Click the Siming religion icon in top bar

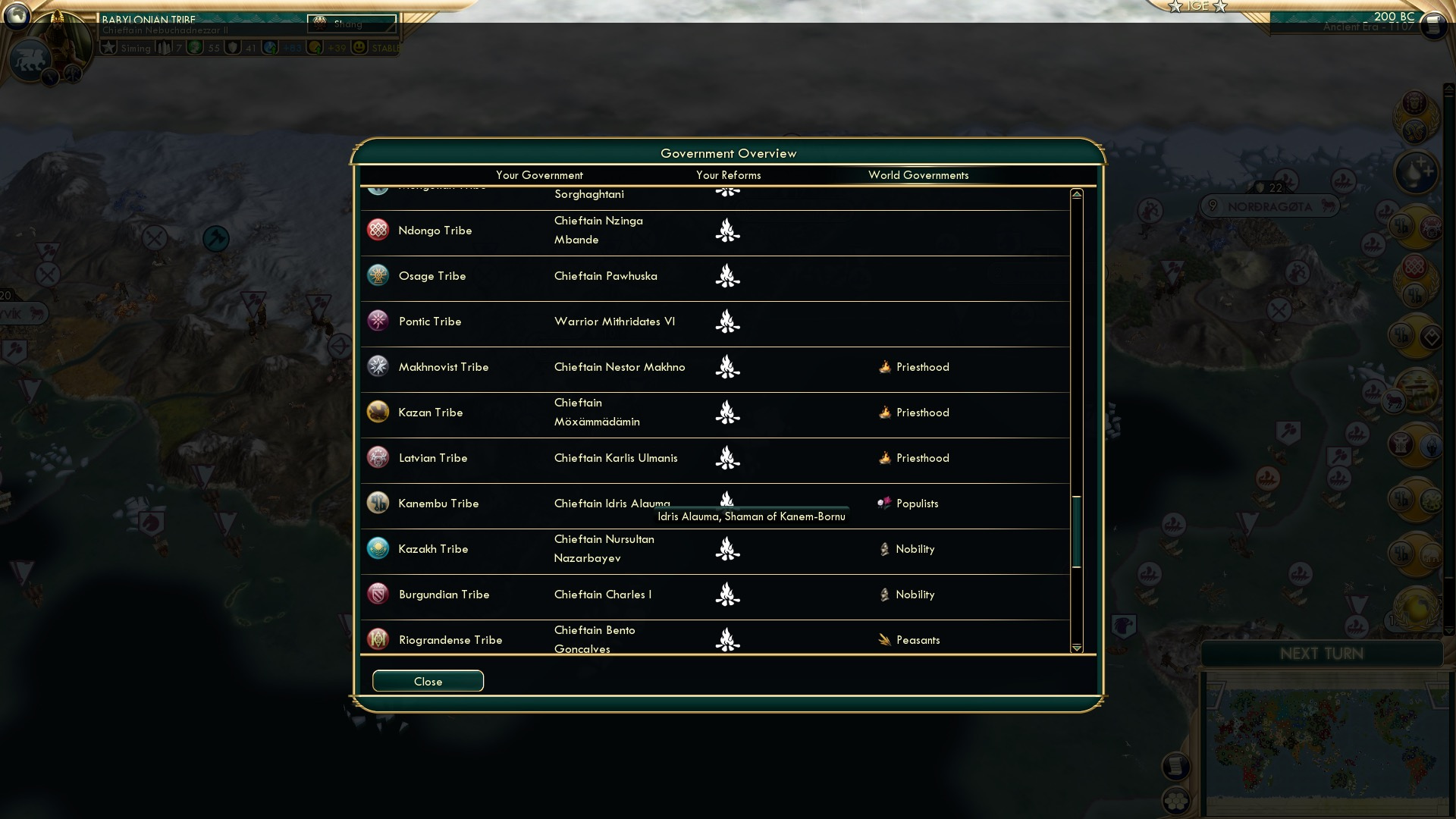112,47
